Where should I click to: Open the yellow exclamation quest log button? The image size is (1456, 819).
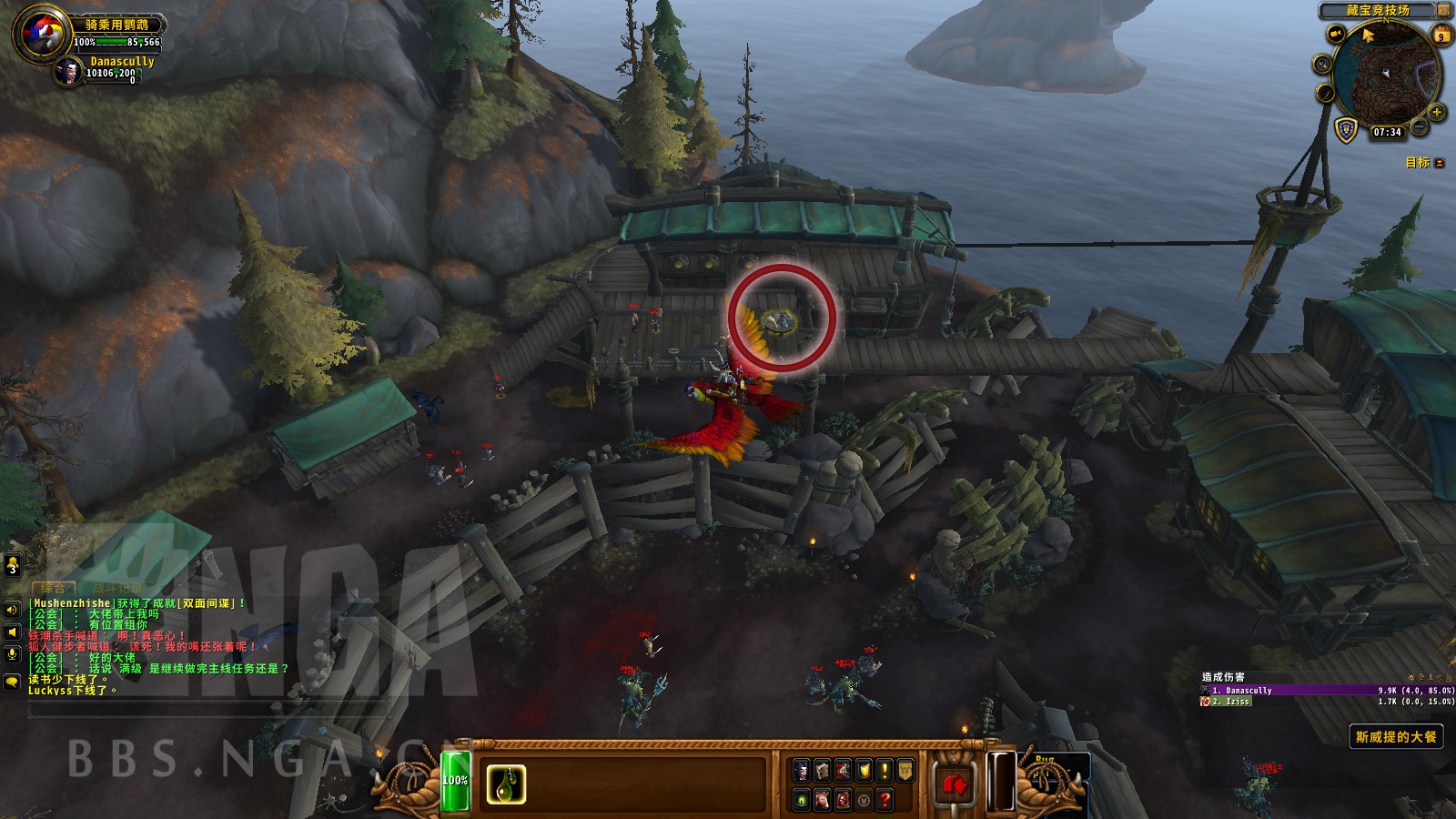click(885, 772)
